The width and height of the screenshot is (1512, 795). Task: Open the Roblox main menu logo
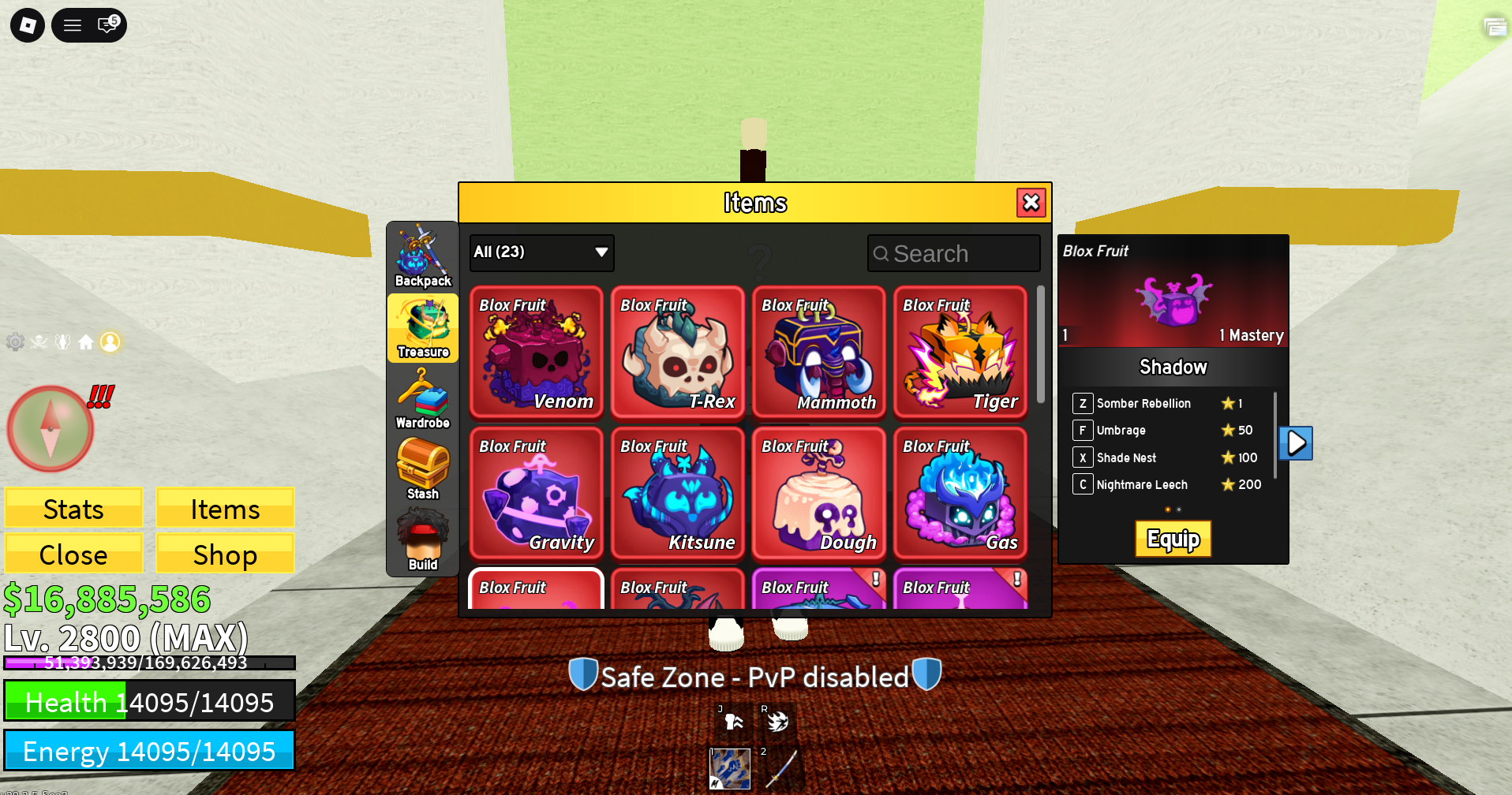(x=28, y=25)
